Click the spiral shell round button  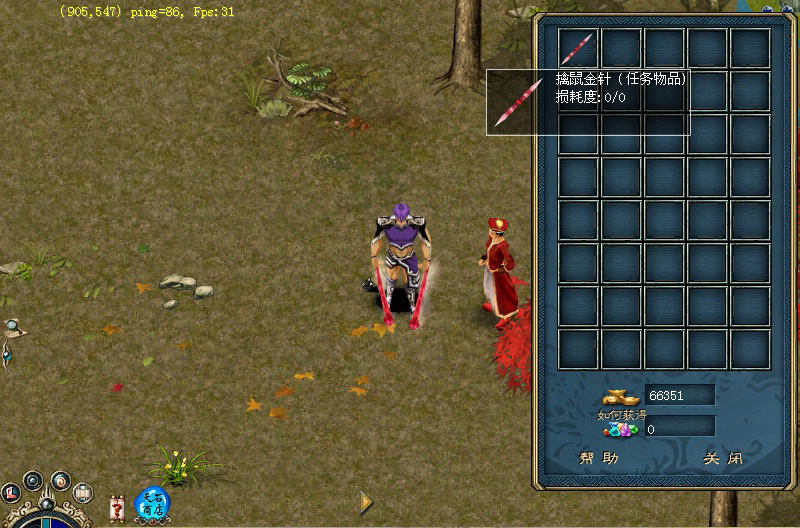point(61,480)
